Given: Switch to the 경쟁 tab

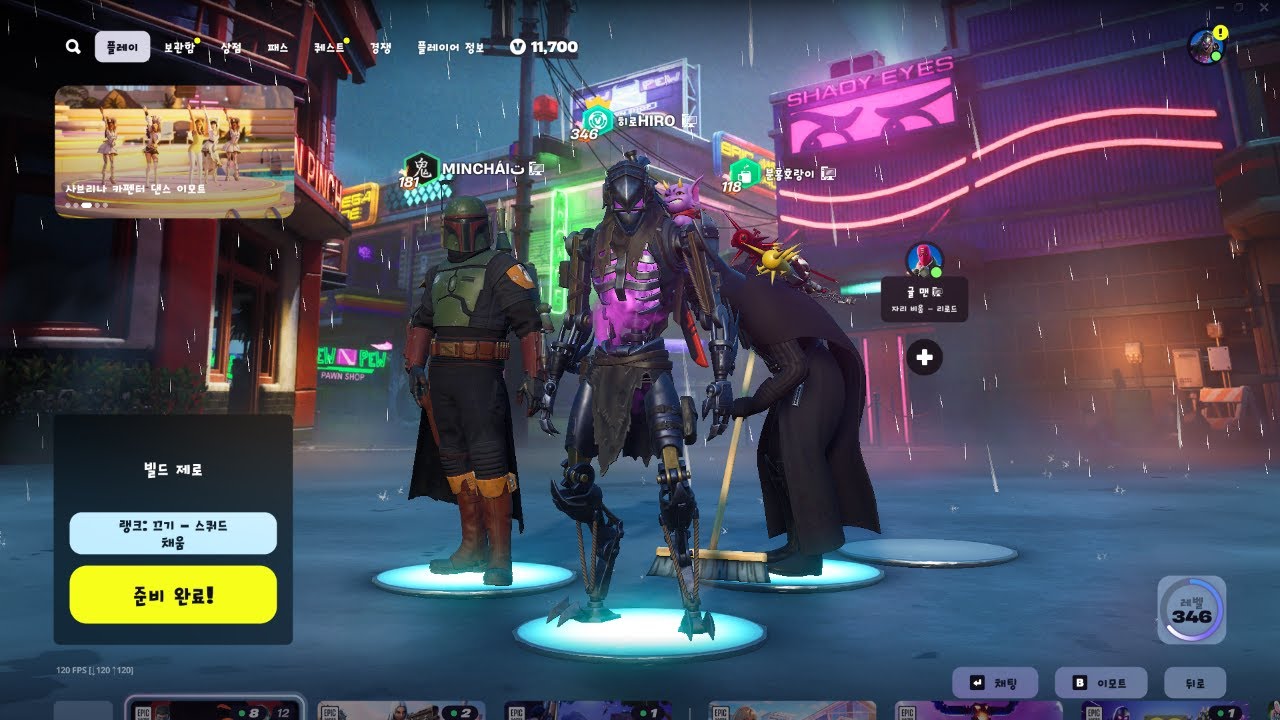Looking at the screenshot, I should (380, 47).
